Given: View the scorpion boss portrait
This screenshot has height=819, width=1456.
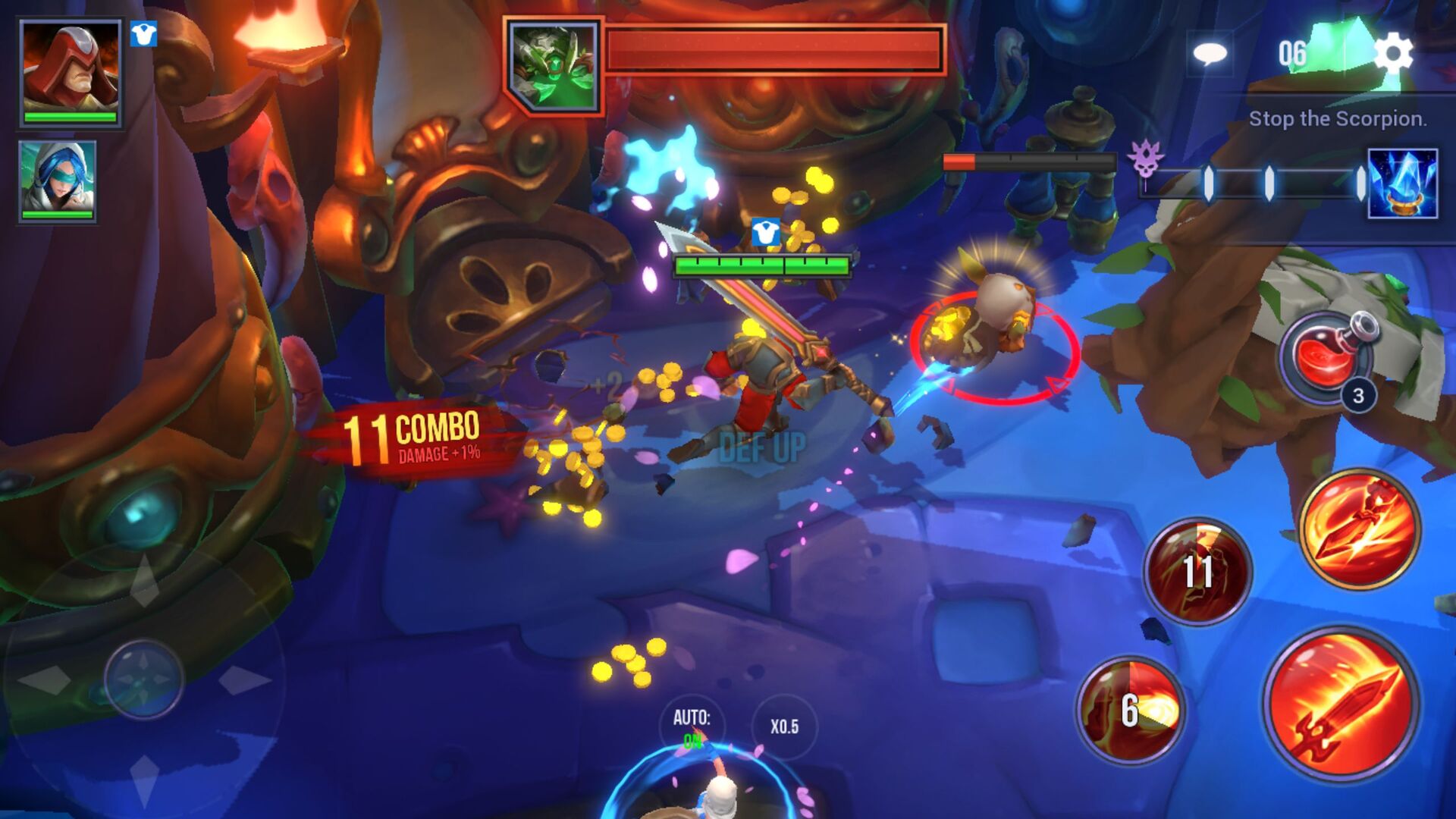Looking at the screenshot, I should click(x=554, y=64).
